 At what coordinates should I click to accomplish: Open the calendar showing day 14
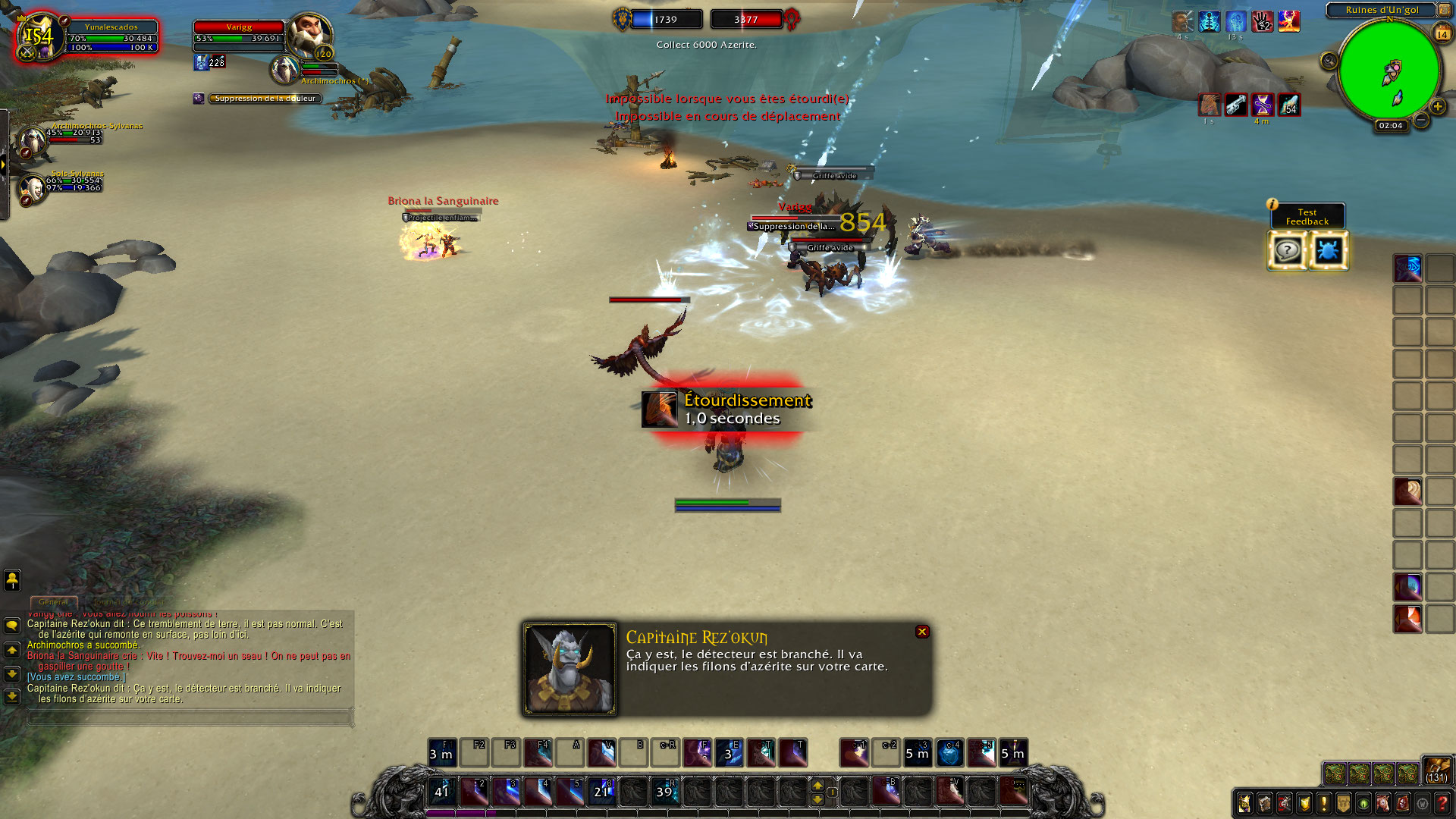1442,34
